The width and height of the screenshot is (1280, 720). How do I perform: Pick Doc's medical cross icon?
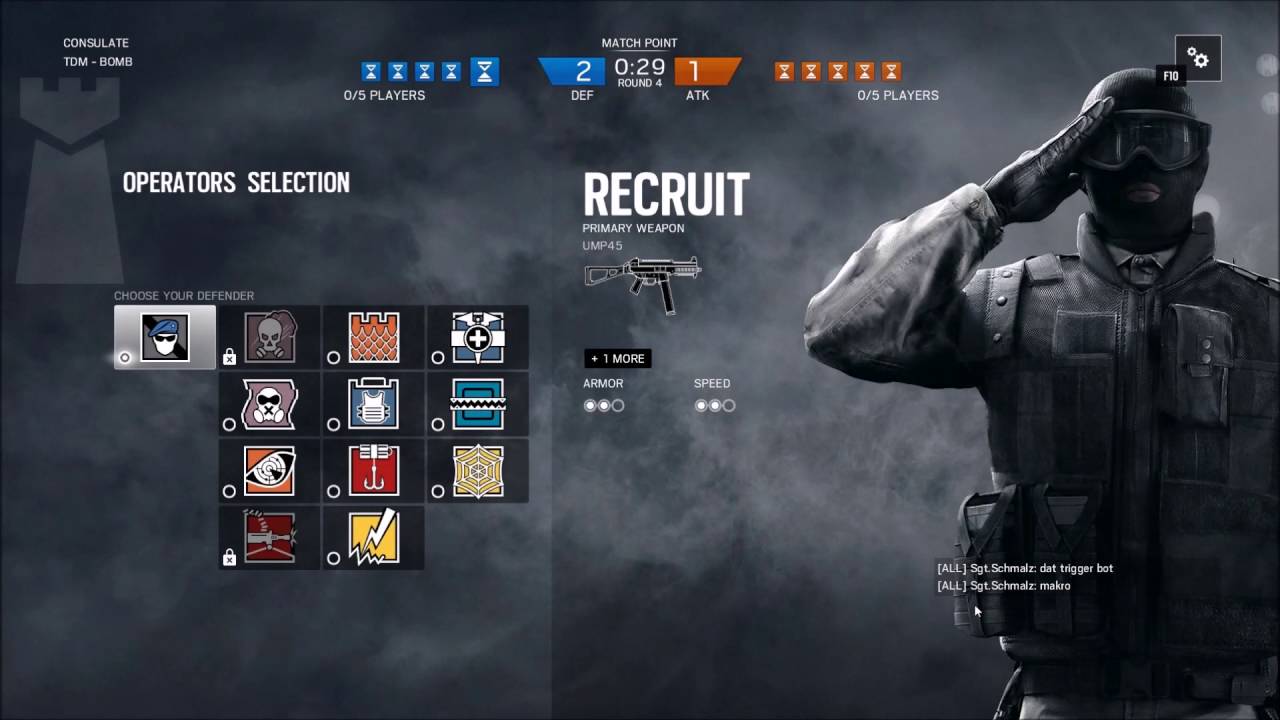point(477,337)
